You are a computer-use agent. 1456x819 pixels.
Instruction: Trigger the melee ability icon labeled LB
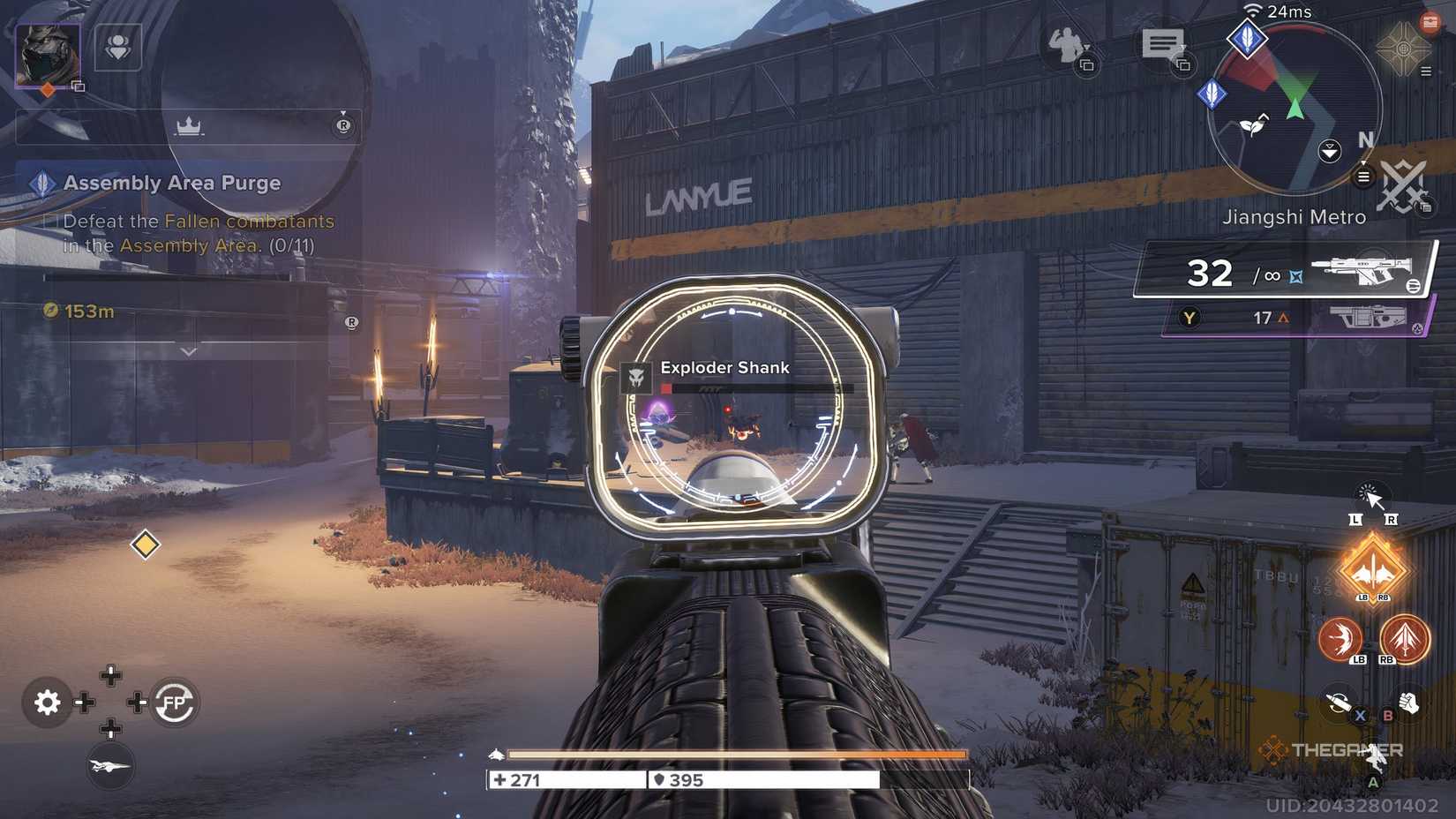pos(1340,639)
